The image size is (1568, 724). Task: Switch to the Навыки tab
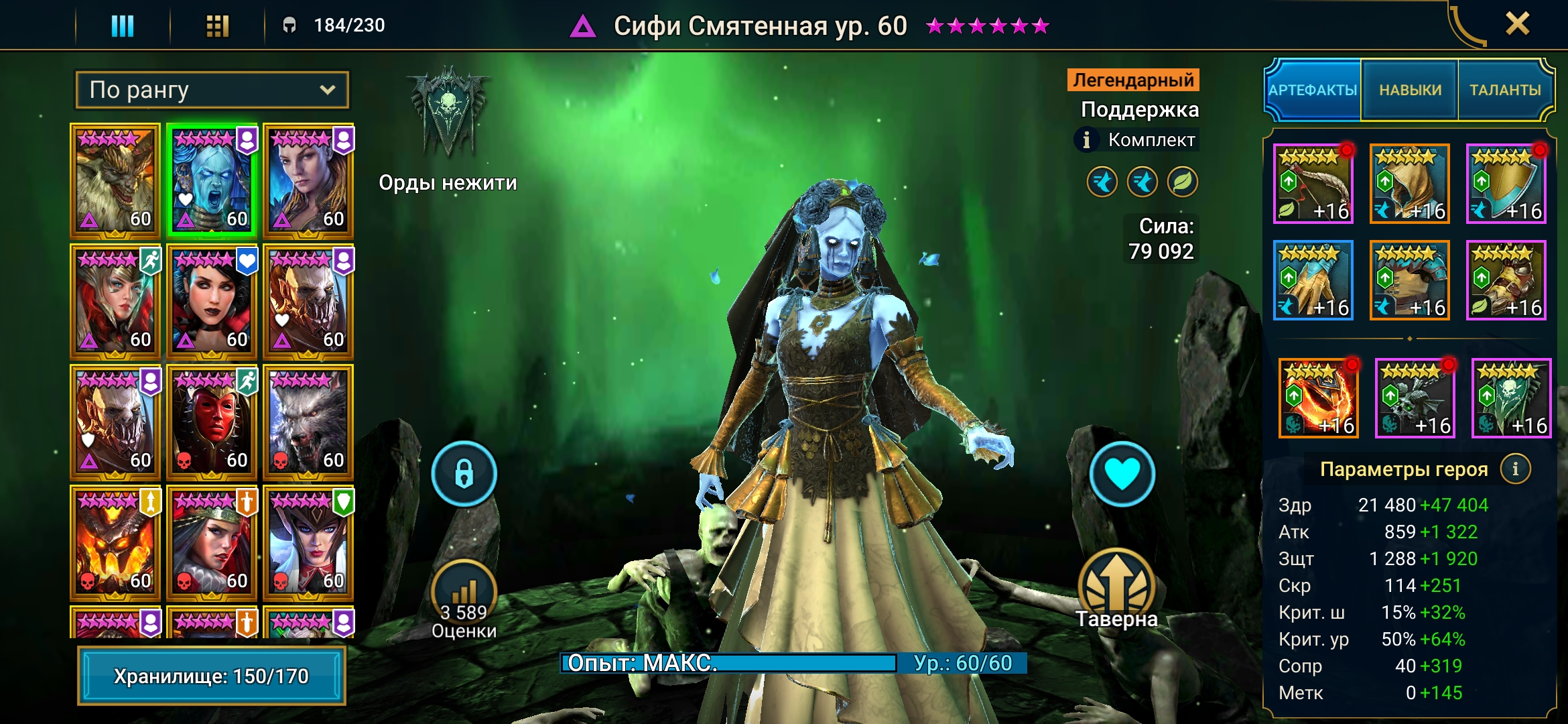coord(1410,90)
